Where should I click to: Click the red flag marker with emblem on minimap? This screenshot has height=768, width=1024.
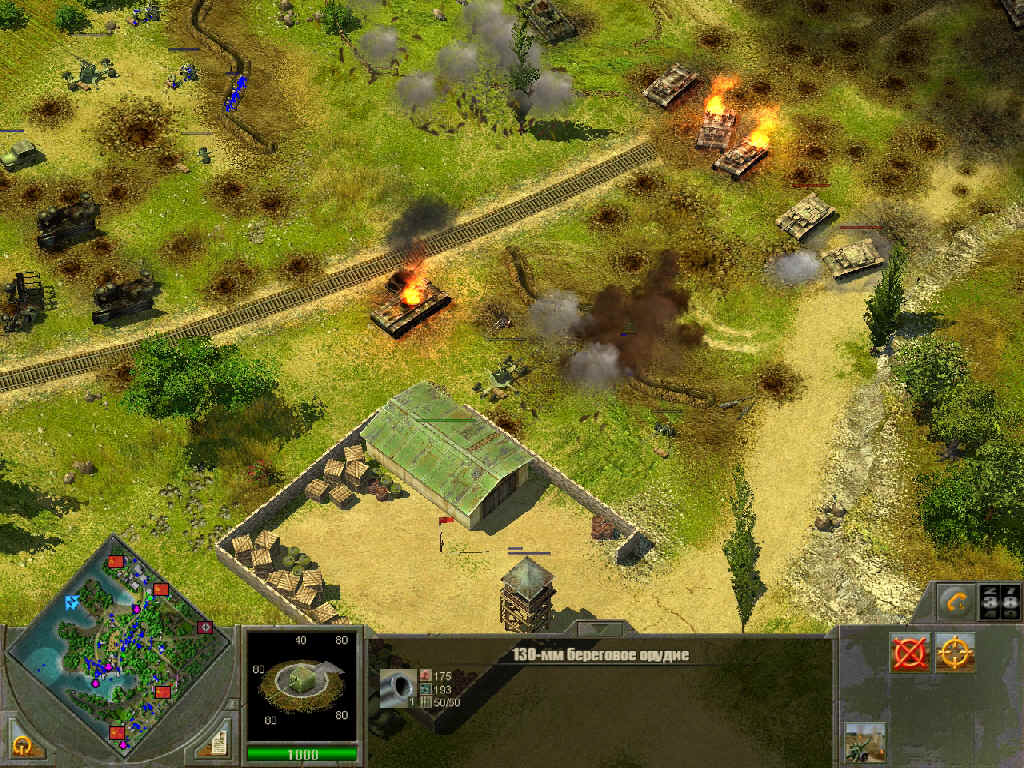[x=207, y=627]
